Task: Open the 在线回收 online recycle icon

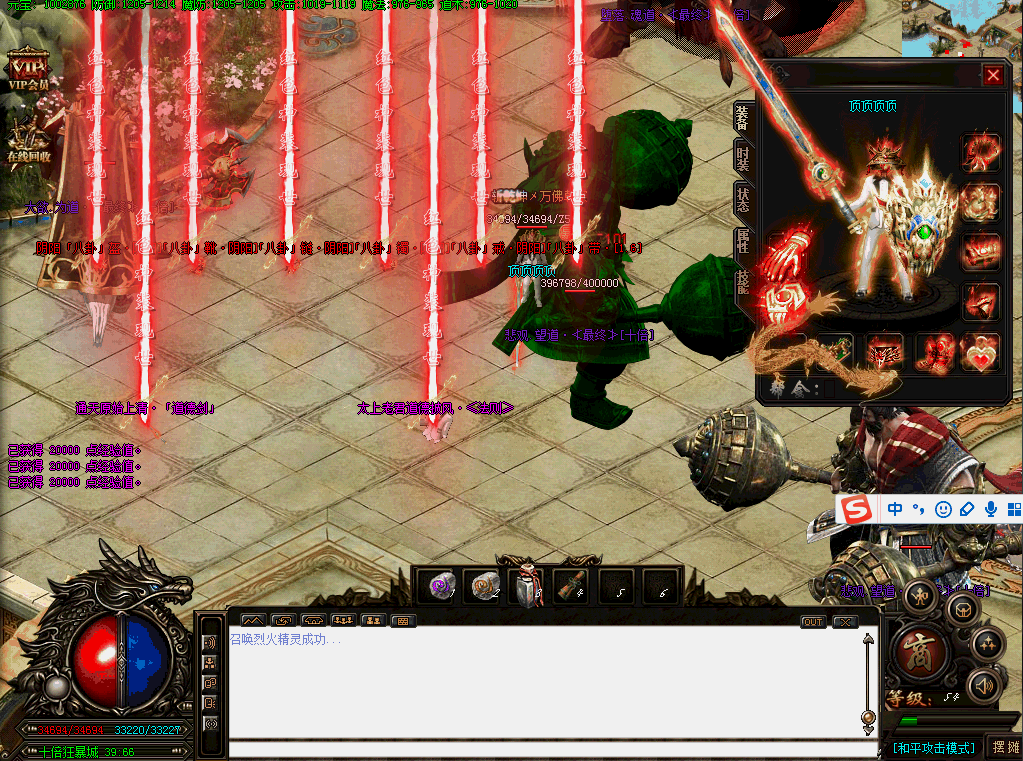Action: pyautogui.click(x=28, y=138)
